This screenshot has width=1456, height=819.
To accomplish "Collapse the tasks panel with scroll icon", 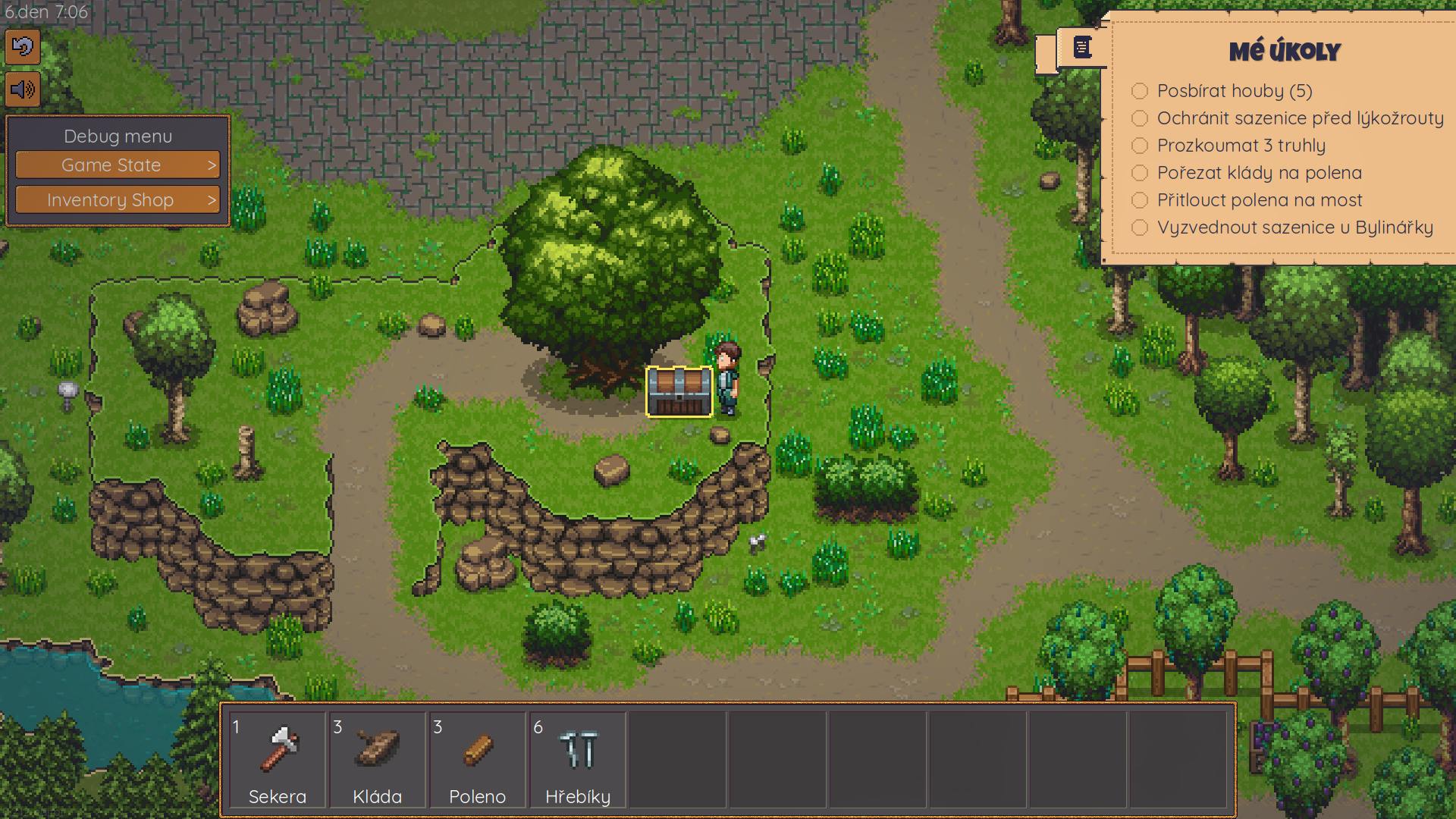I will [x=1082, y=48].
